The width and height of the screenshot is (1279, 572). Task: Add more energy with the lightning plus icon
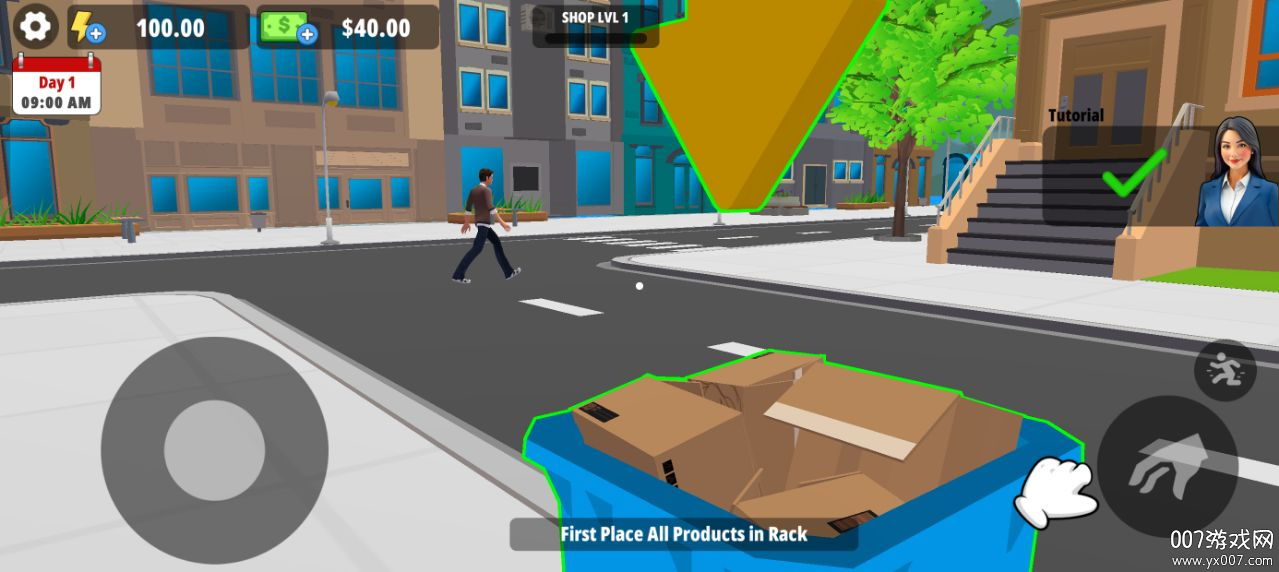(x=87, y=27)
